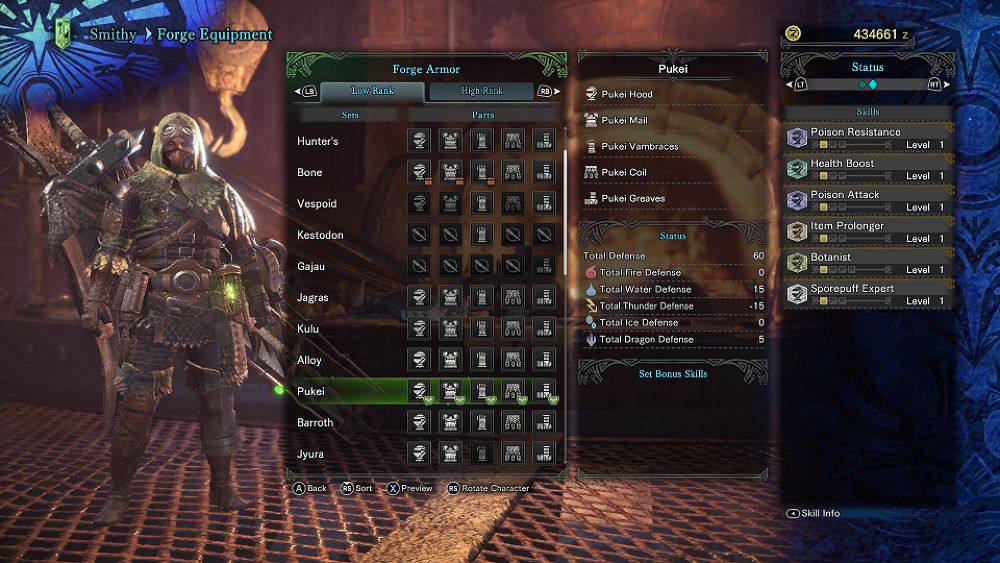The width and height of the screenshot is (1000, 563).
Task: Switch to the High Rank tab
Action: [482, 91]
